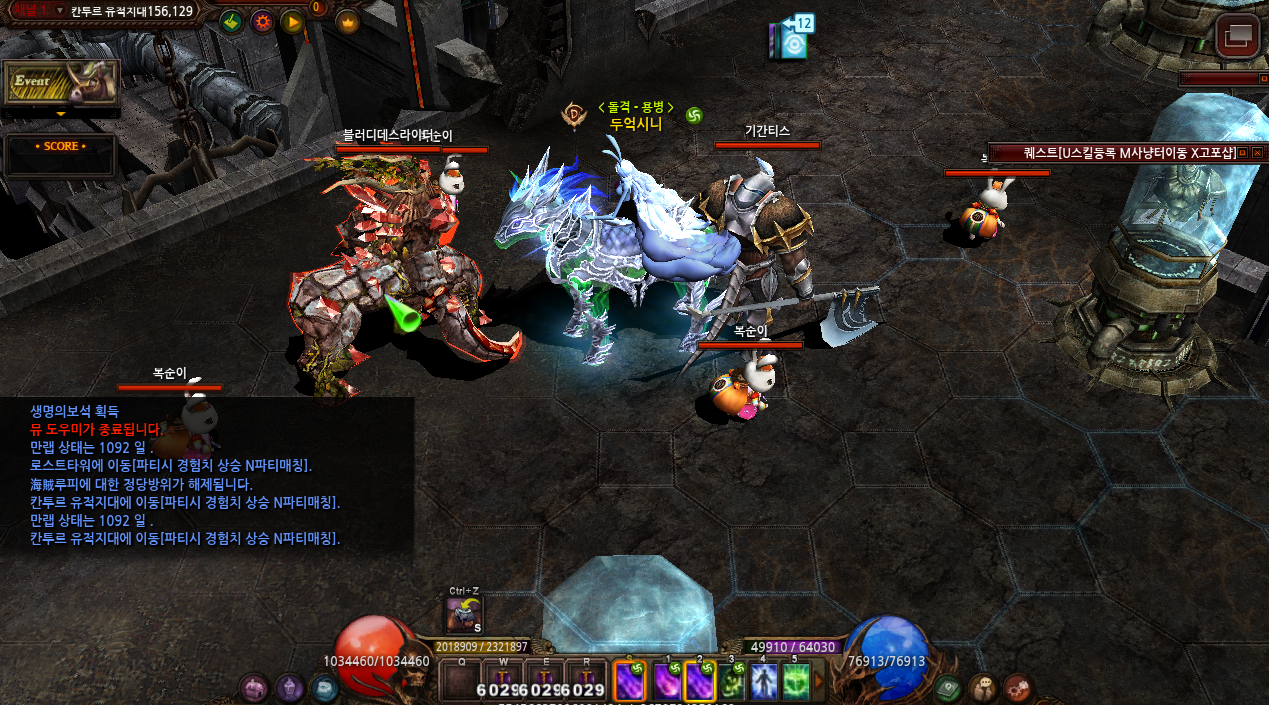Viewport: 1269px width, 705px height.
Task: Expand the skill bar with orange arrow
Action: click(820, 682)
